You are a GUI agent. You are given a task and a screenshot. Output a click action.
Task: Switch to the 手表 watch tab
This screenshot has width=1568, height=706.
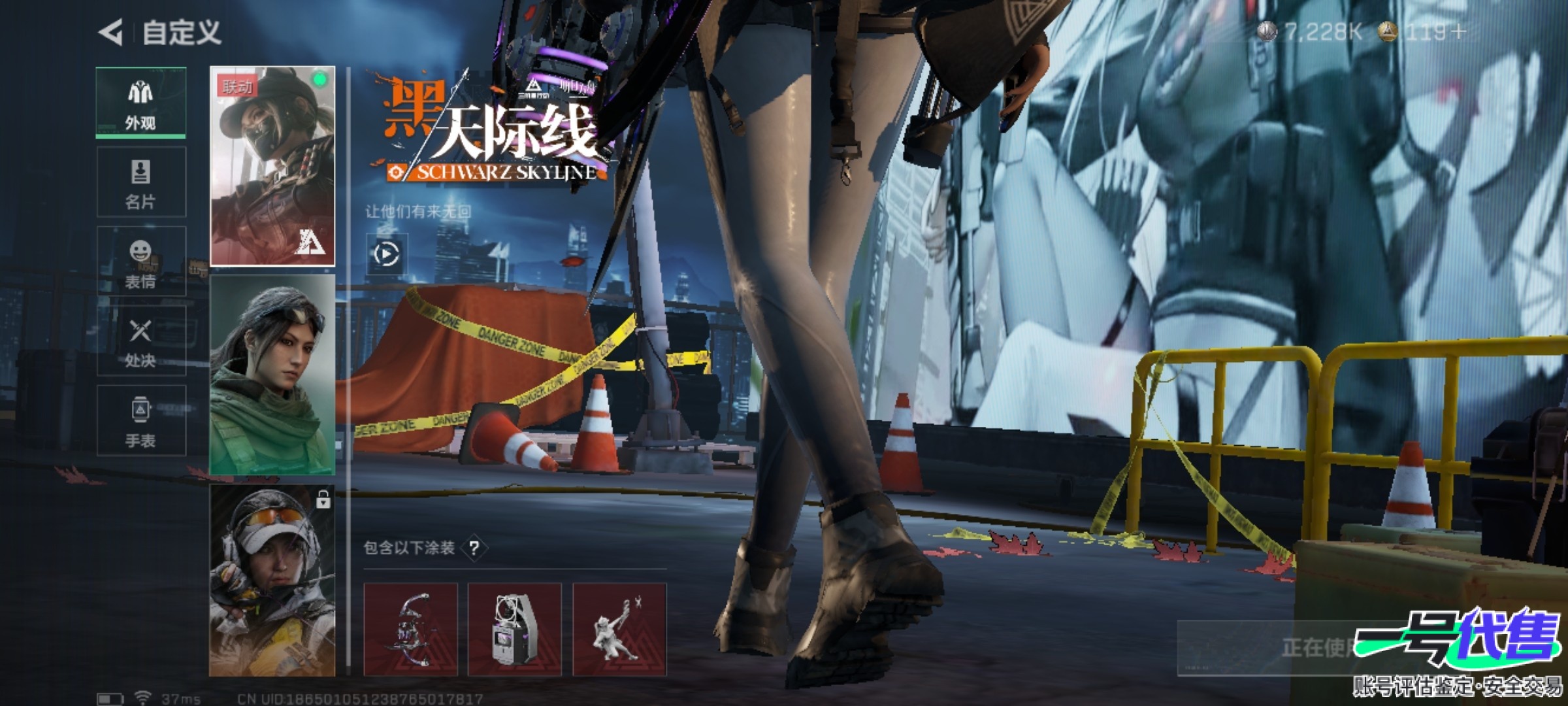141,421
